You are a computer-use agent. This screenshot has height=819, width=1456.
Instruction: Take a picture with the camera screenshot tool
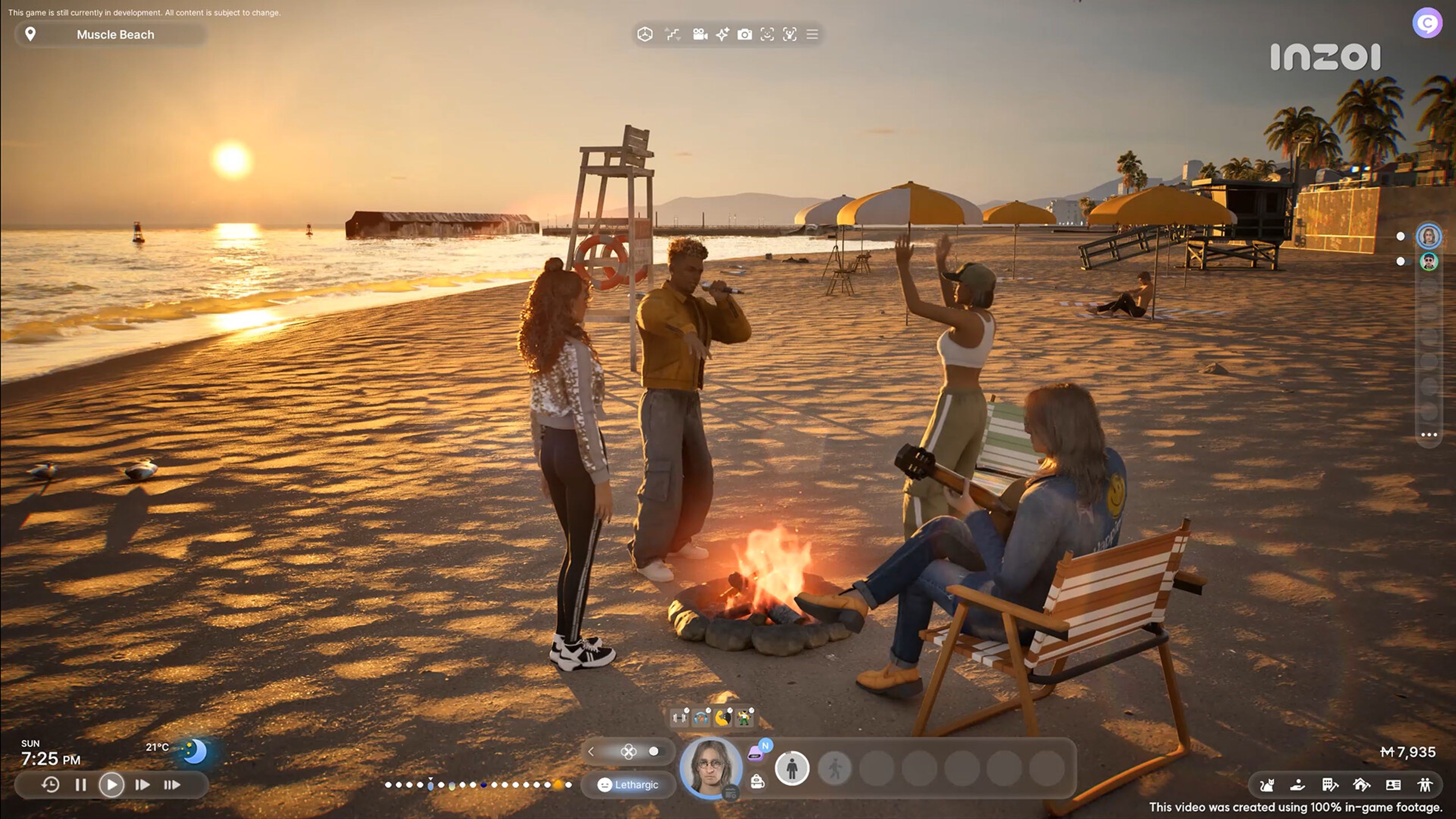(x=745, y=35)
